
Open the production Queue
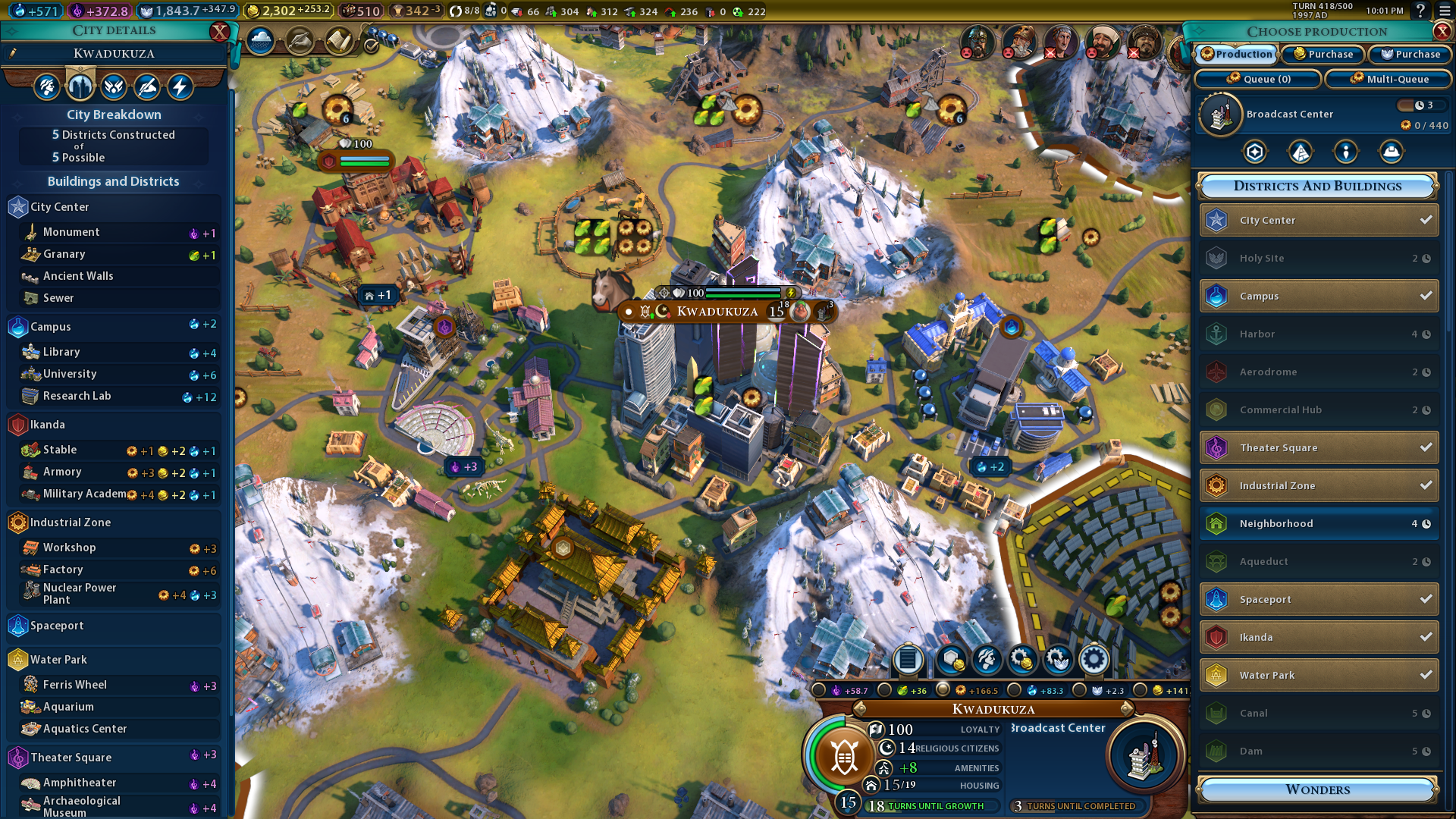pos(1258,79)
